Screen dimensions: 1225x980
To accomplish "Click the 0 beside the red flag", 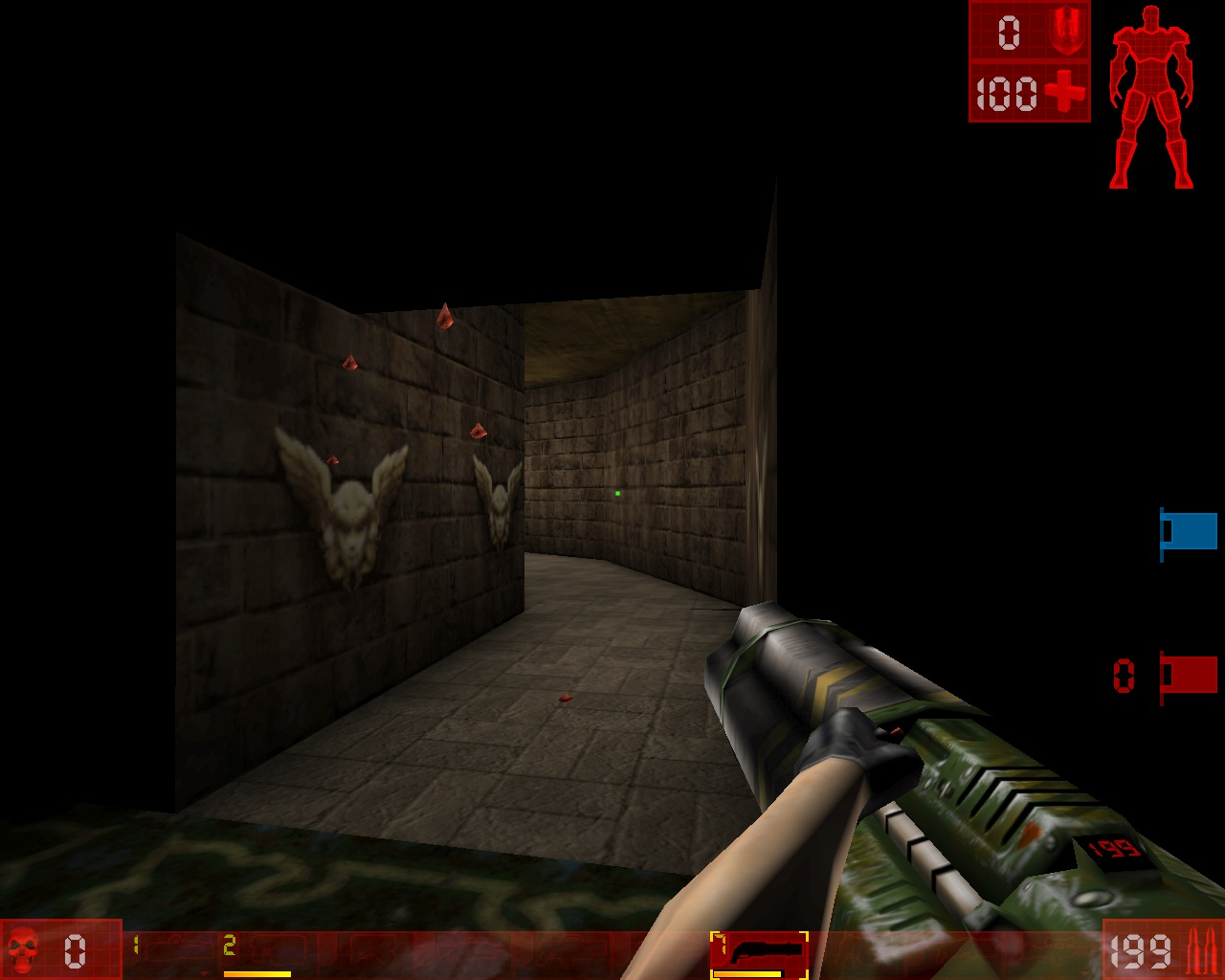I will click(x=1125, y=675).
